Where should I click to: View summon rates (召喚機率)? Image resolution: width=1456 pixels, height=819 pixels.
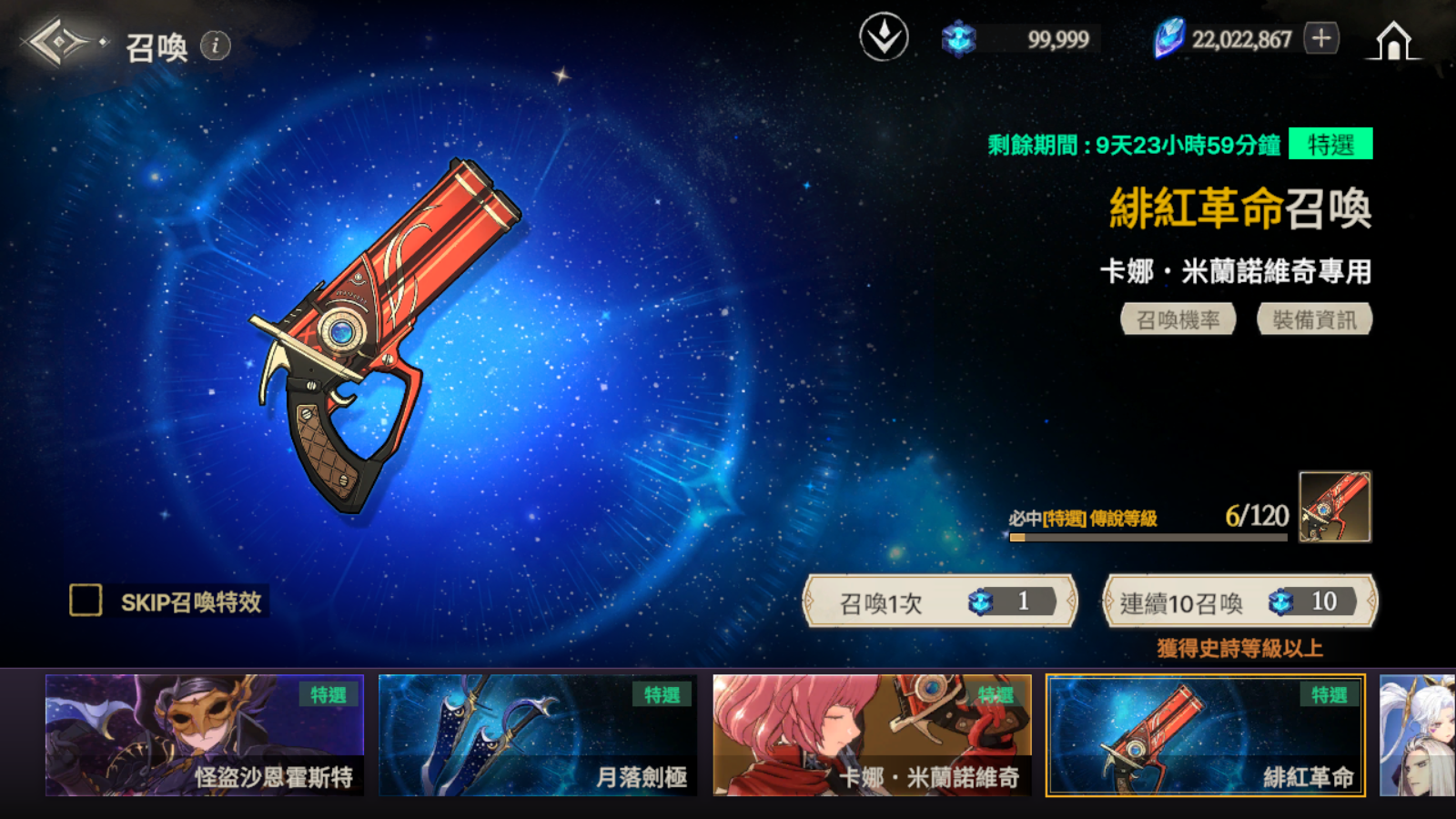click(1178, 319)
